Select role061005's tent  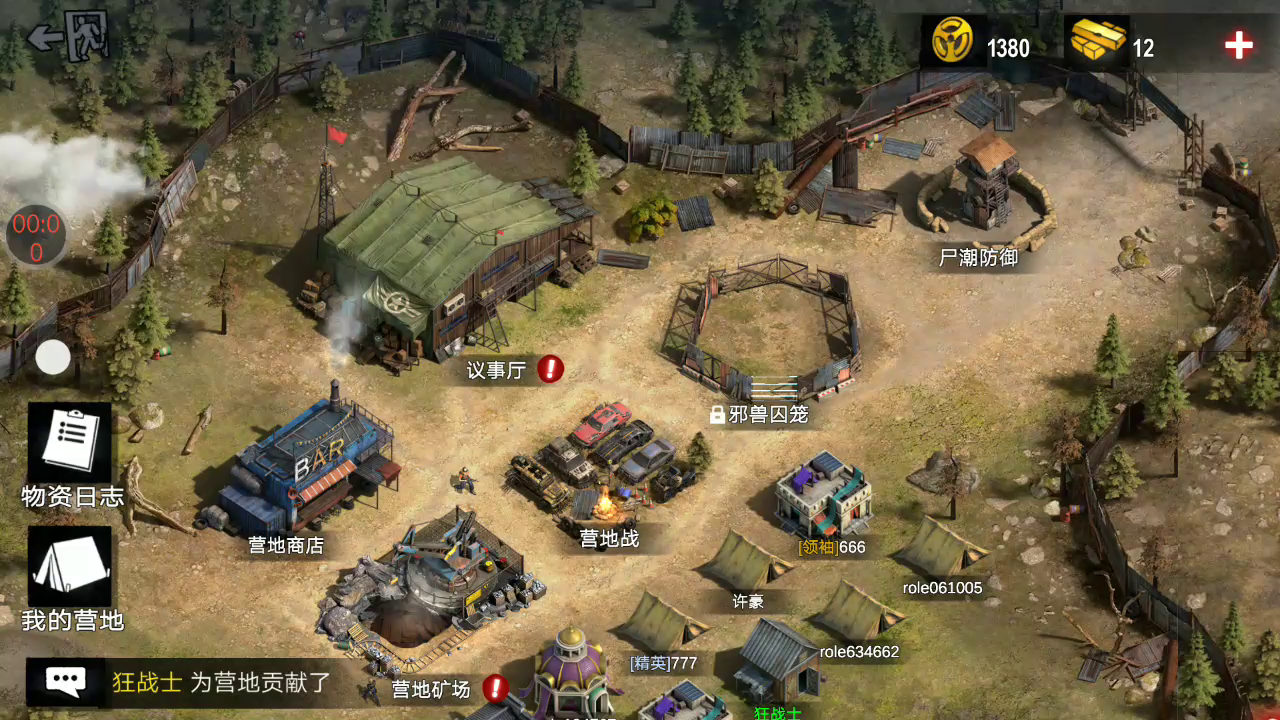click(x=940, y=548)
